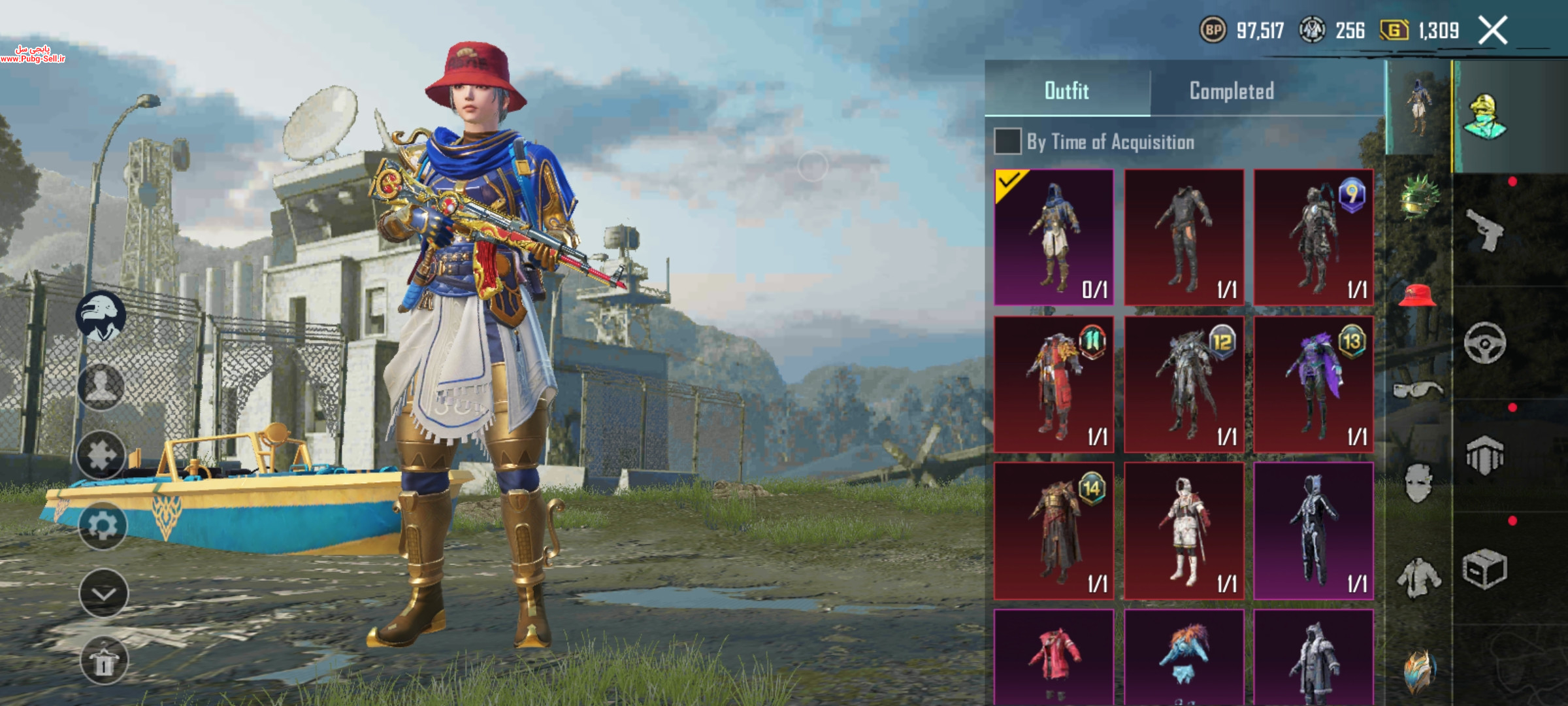1568x706 pixels.
Task: Select the red outfit with badge 11
Action: pyautogui.click(x=1054, y=384)
